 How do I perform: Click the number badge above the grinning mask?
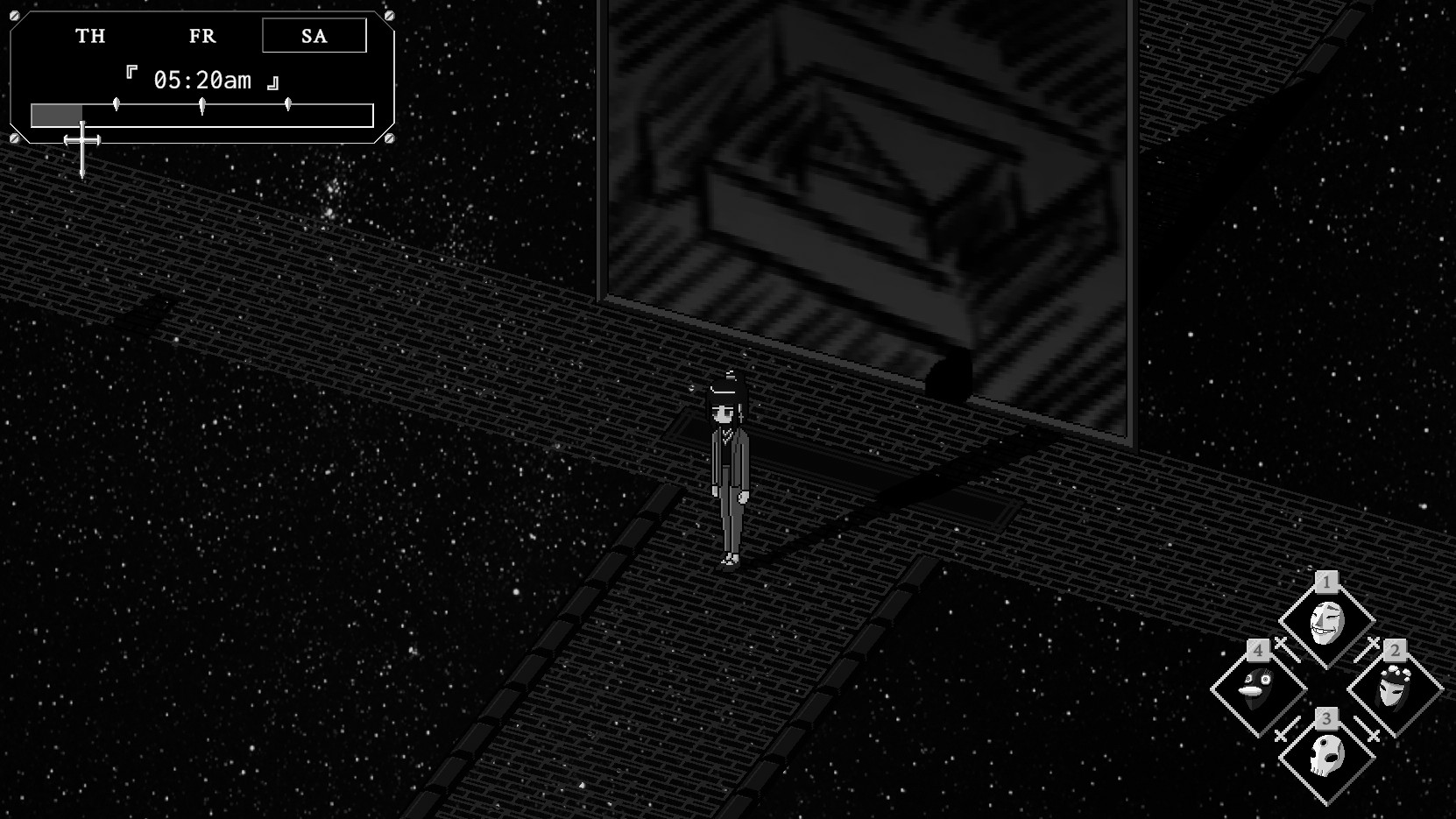tap(1326, 581)
